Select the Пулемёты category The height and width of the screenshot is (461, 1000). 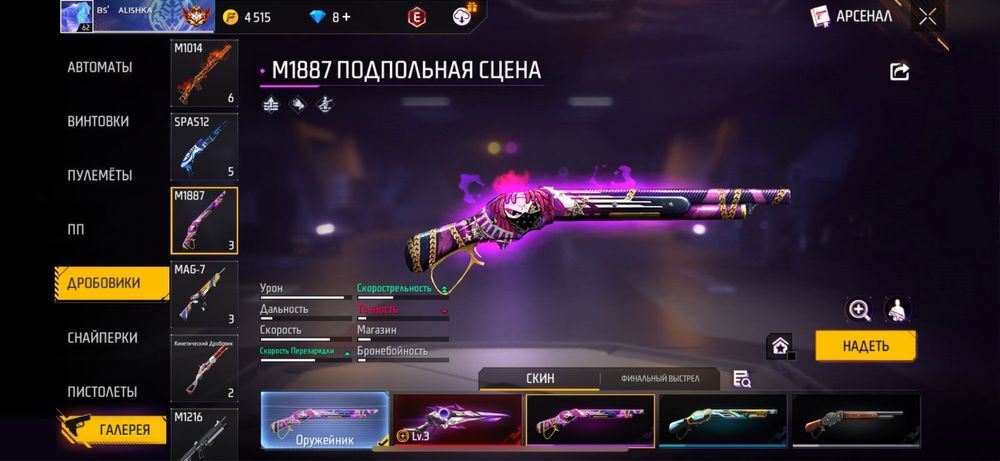pyautogui.click(x=100, y=175)
